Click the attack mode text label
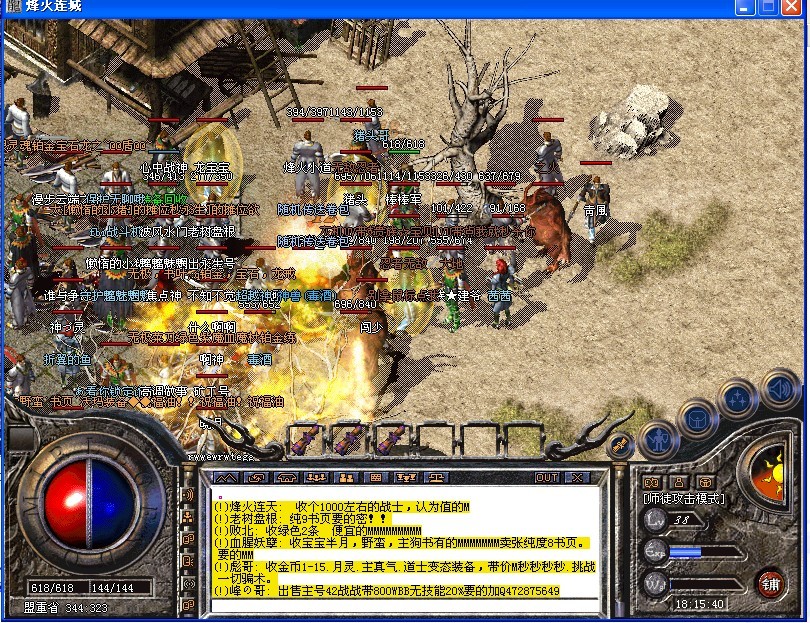This screenshot has height=623, width=810. point(684,497)
